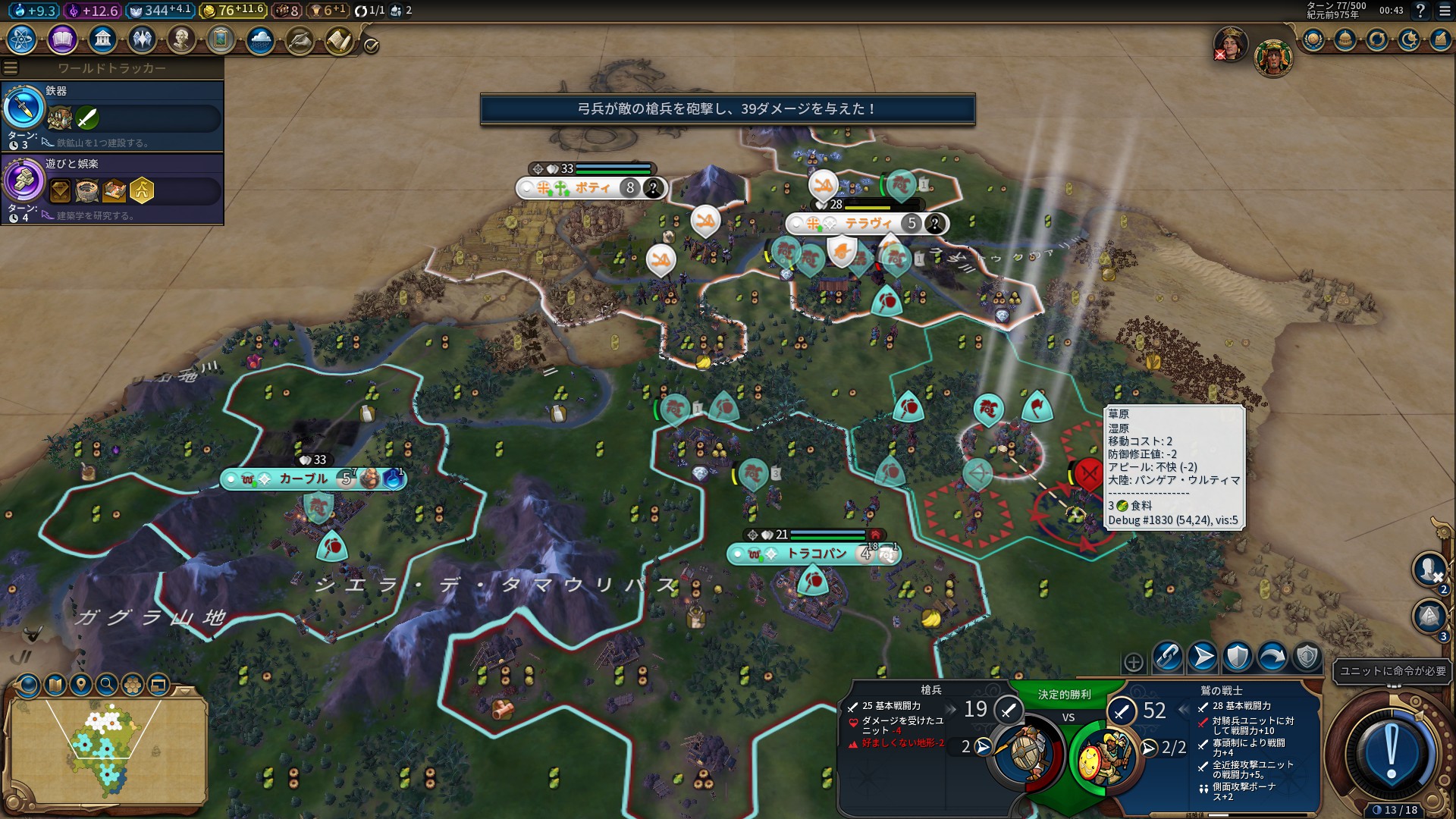
Task: Choose the skip turn curved arrow action
Action: click(x=1272, y=657)
